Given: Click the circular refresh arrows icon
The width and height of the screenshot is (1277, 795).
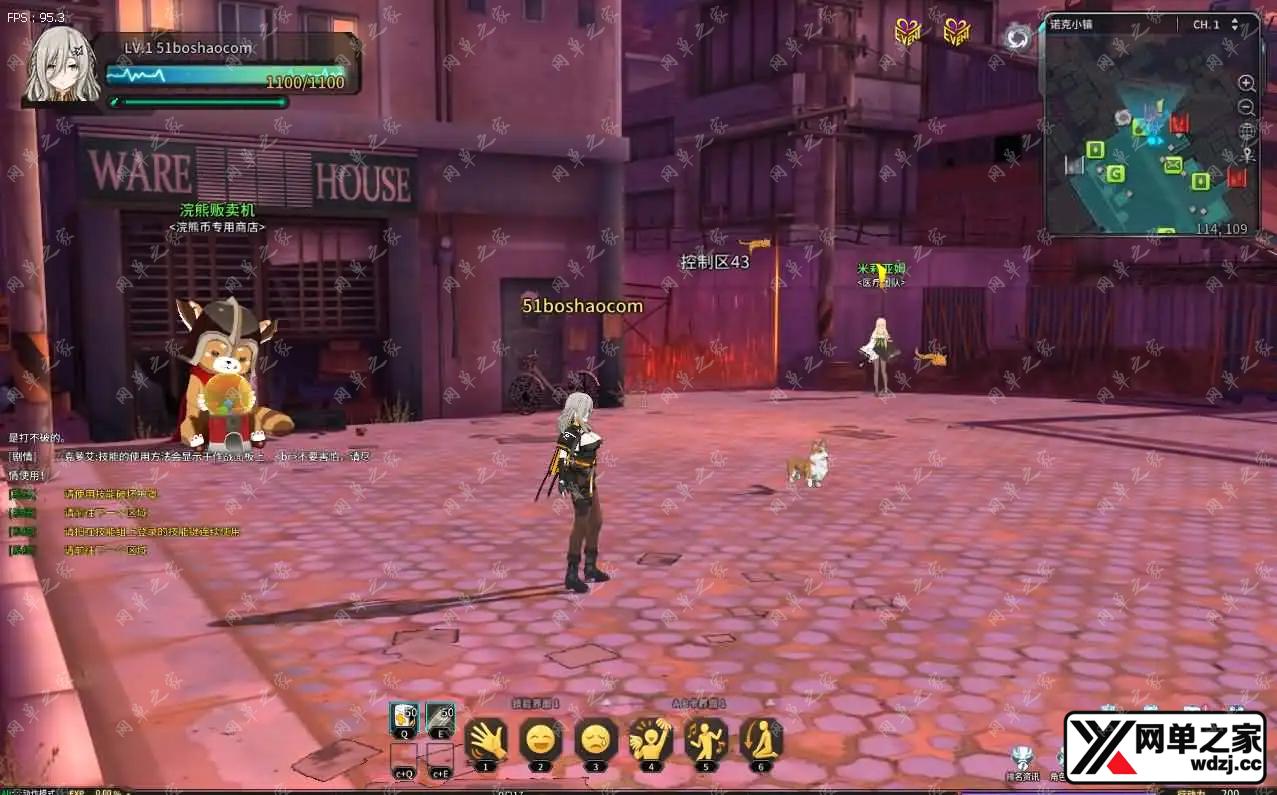Looking at the screenshot, I should [x=1018, y=38].
